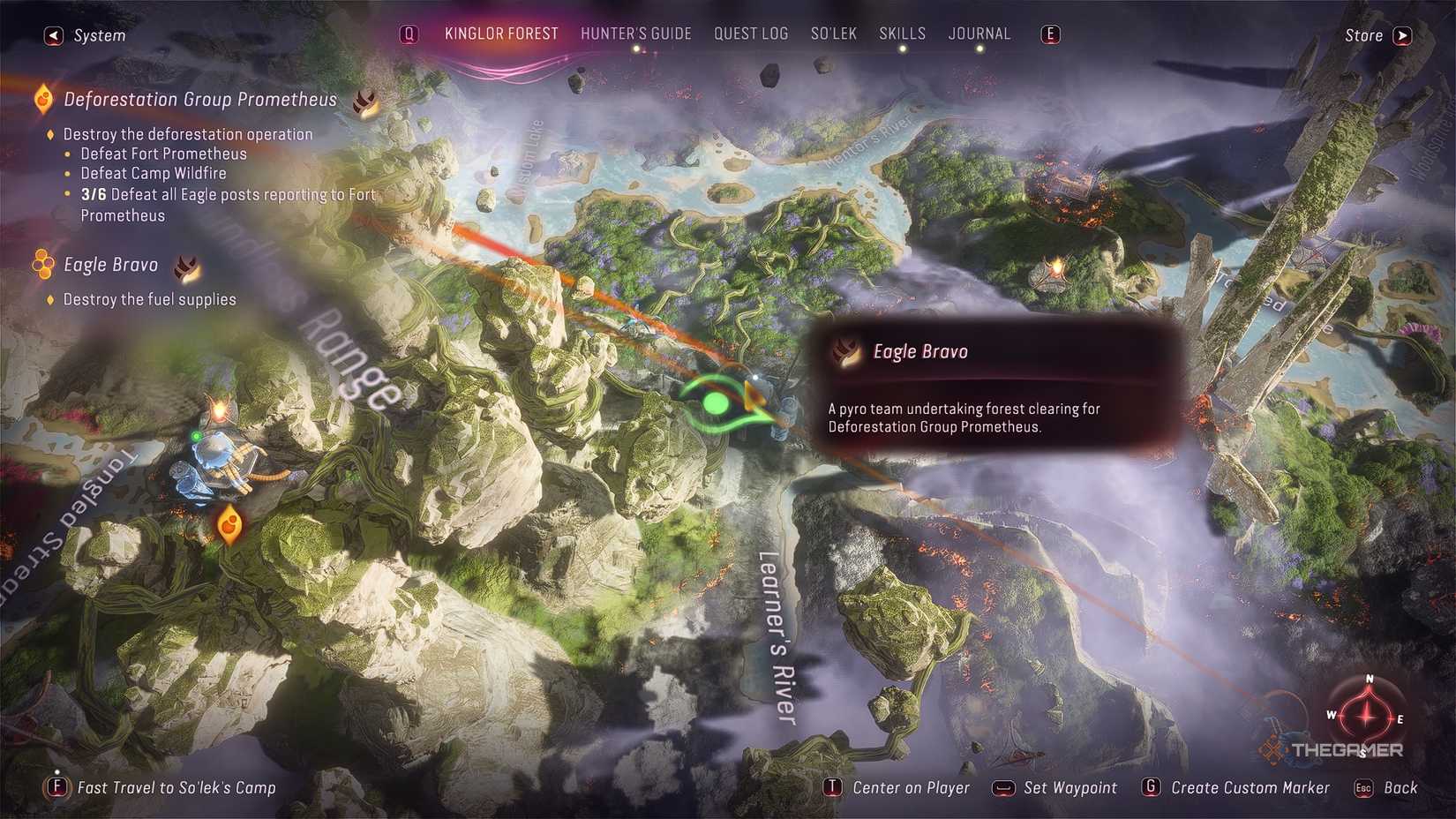Image resolution: width=1456 pixels, height=819 pixels.
Task: Open the Store
Action: click(1363, 35)
